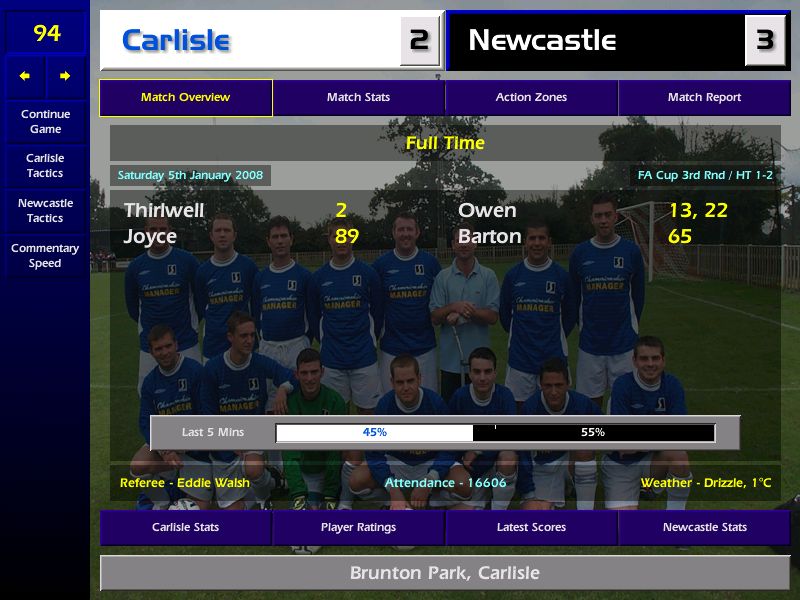Open Carlisle Tactics
This screenshot has width=800, height=600.
point(45,165)
